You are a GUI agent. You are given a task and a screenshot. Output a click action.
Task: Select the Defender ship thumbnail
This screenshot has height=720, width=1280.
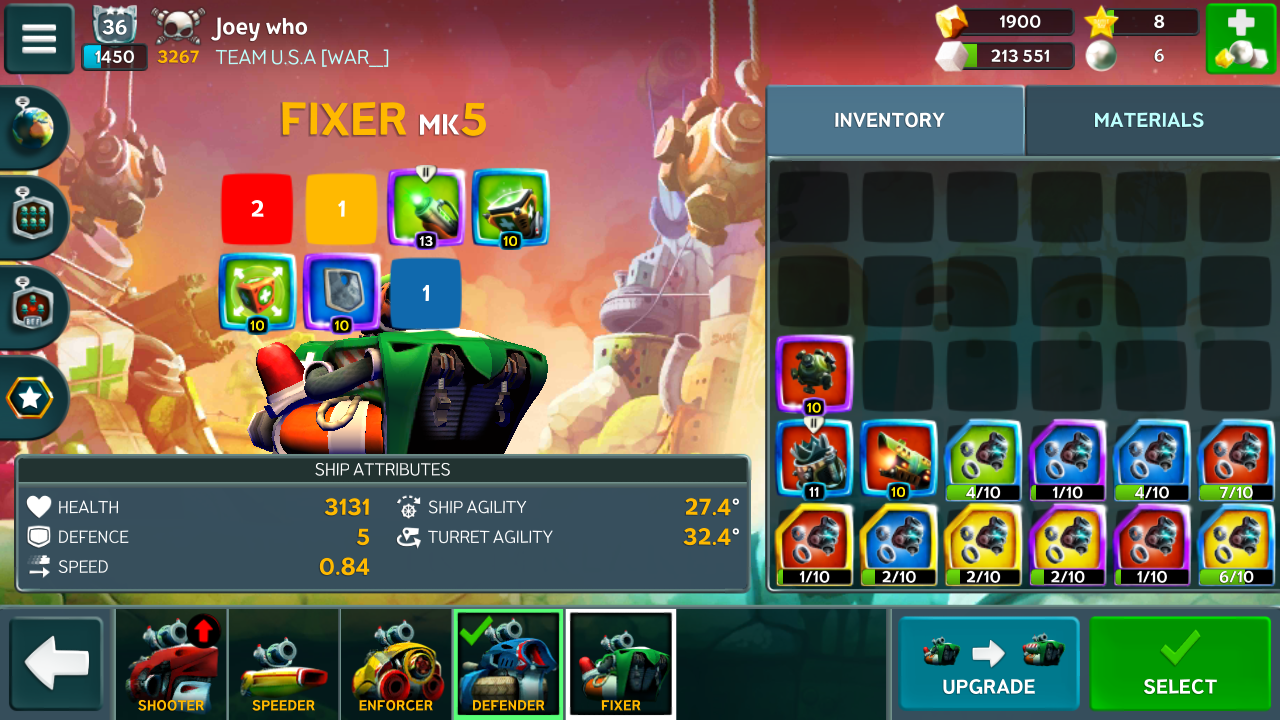508,664
